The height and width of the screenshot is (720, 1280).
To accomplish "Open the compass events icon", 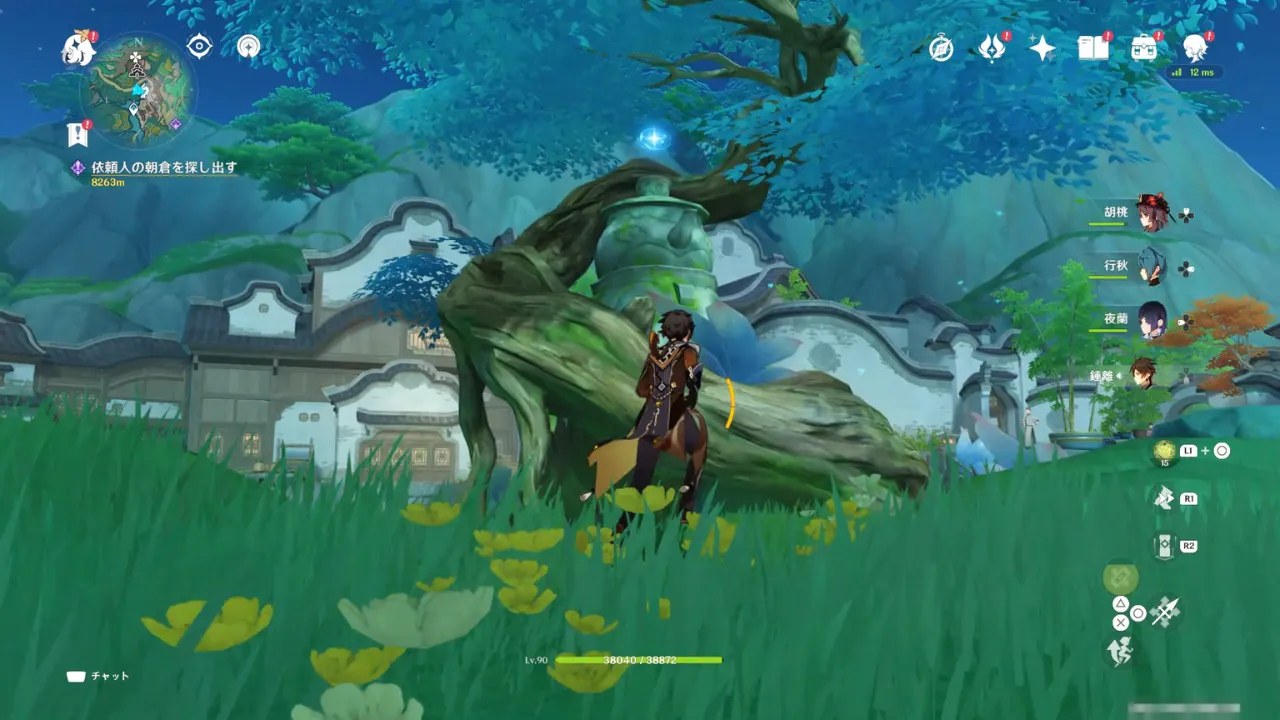I will [x=940, y=48].
